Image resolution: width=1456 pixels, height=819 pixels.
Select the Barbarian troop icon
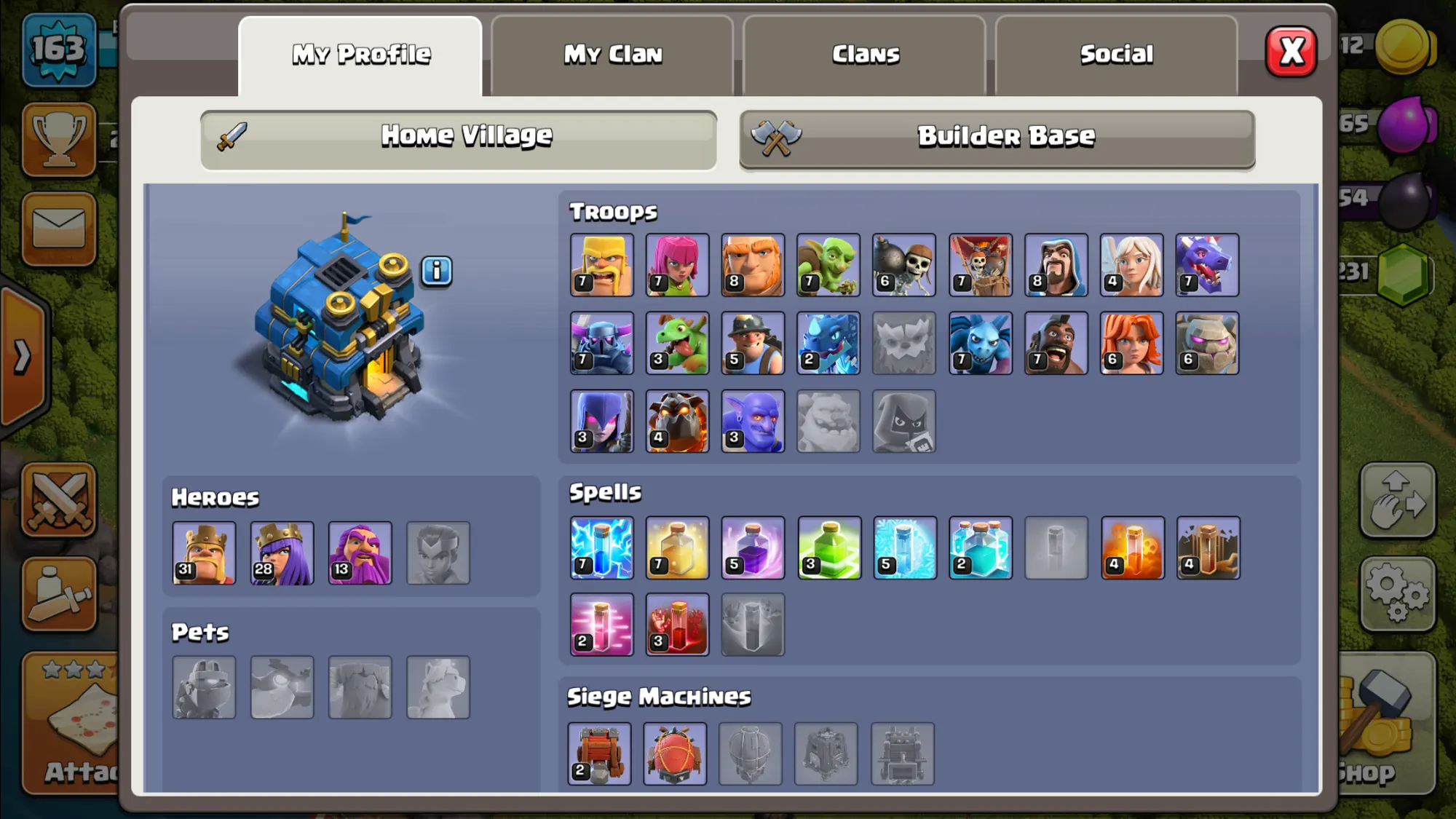[602, 265]
